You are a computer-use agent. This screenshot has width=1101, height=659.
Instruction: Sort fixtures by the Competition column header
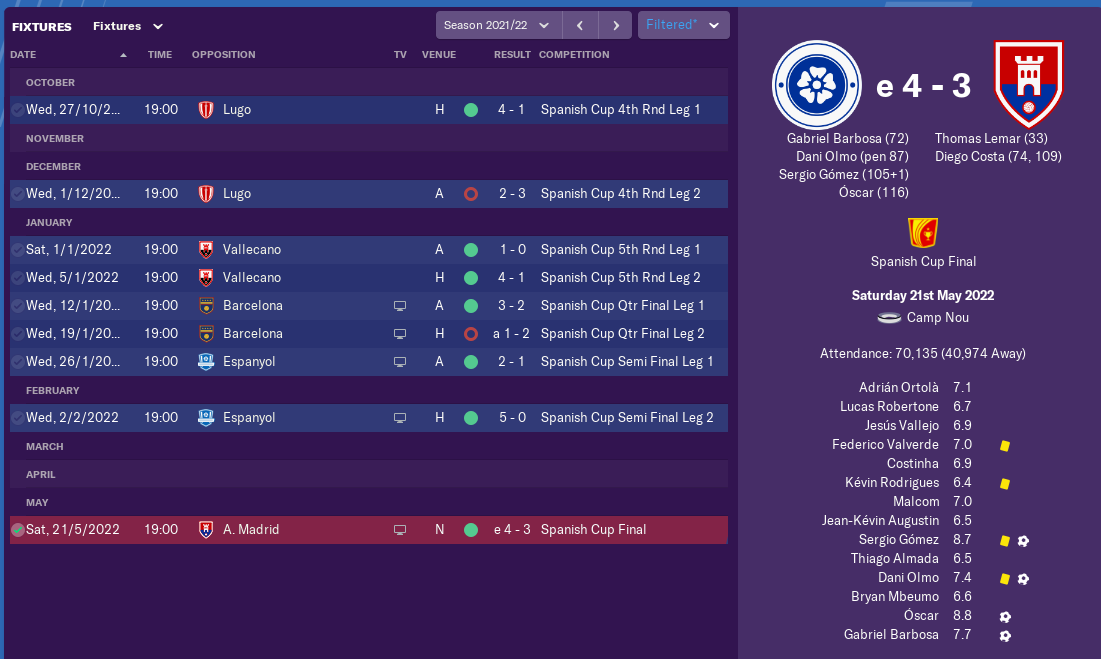[x=573, y=55]
